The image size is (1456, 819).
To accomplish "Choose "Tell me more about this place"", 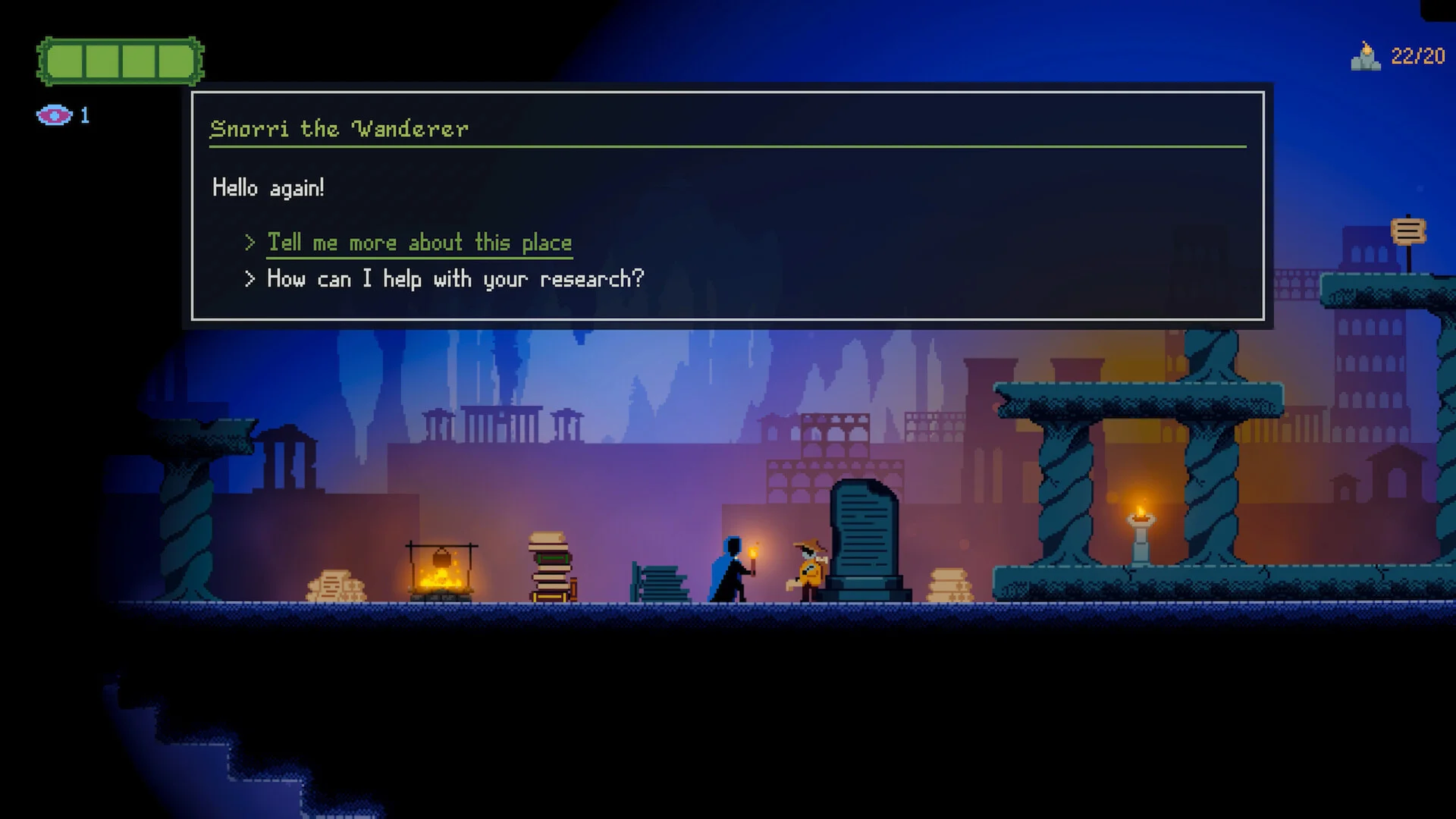I will (x=419, y=243).
